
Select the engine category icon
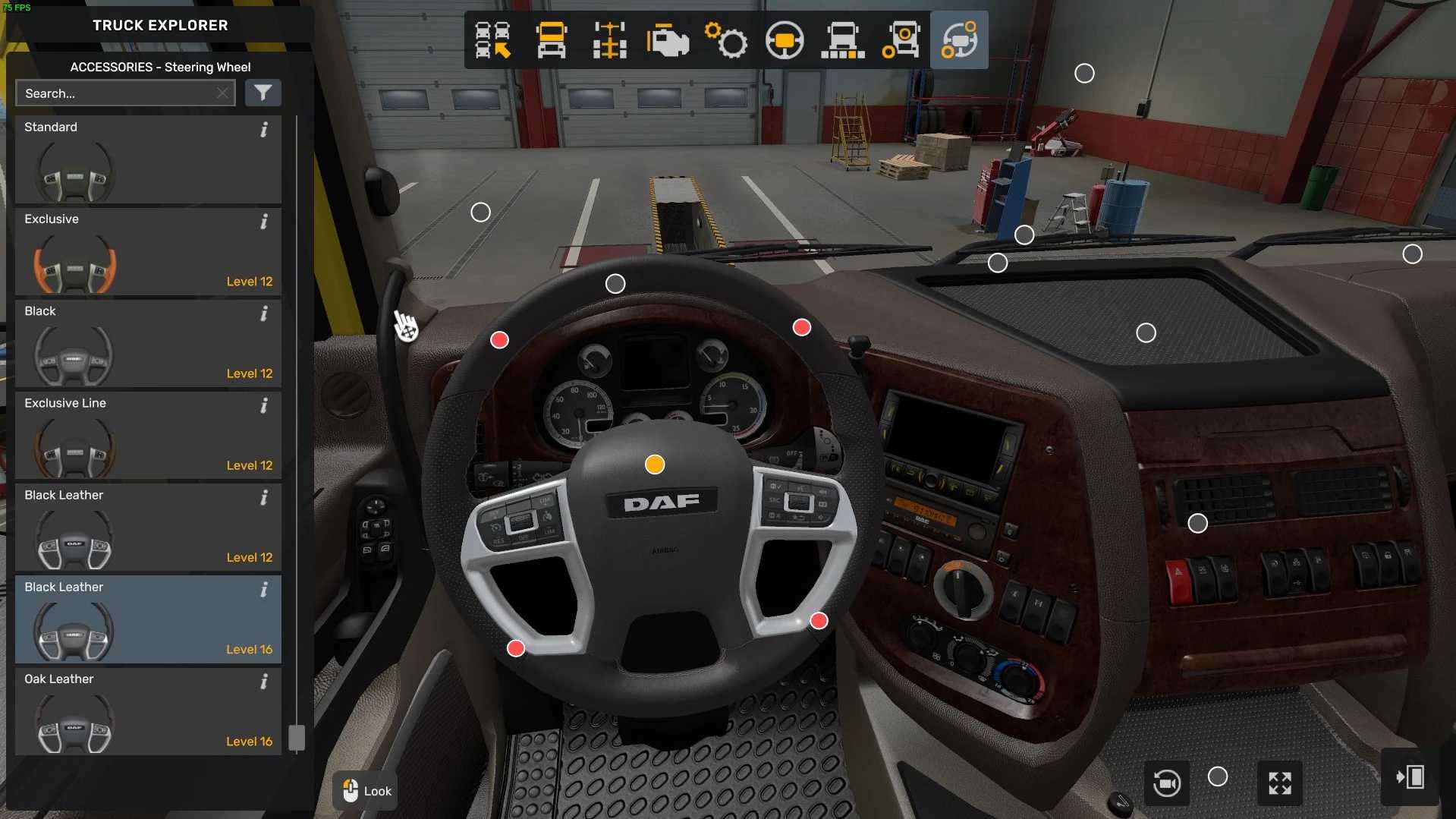pyautogui.click(x=668, y=40)
